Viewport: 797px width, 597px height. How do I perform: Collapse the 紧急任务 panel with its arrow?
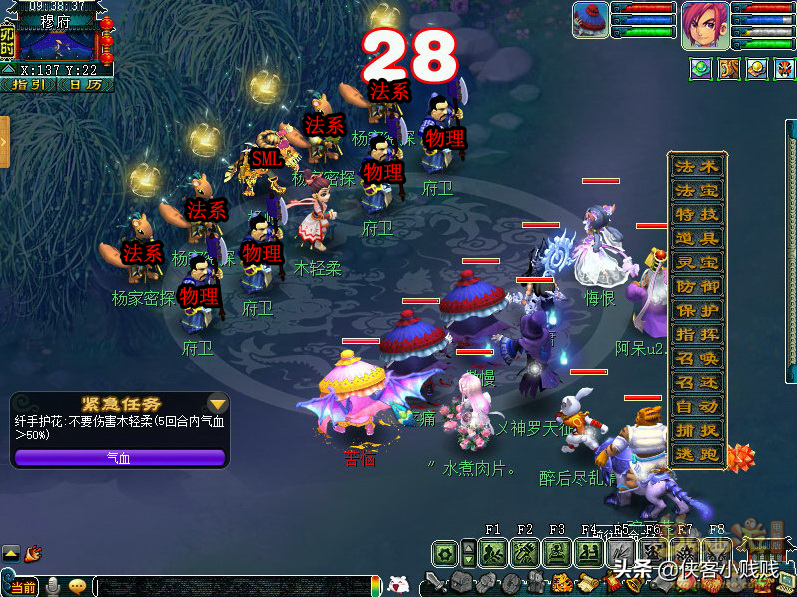pyautogui.click(x=217, y=404)
